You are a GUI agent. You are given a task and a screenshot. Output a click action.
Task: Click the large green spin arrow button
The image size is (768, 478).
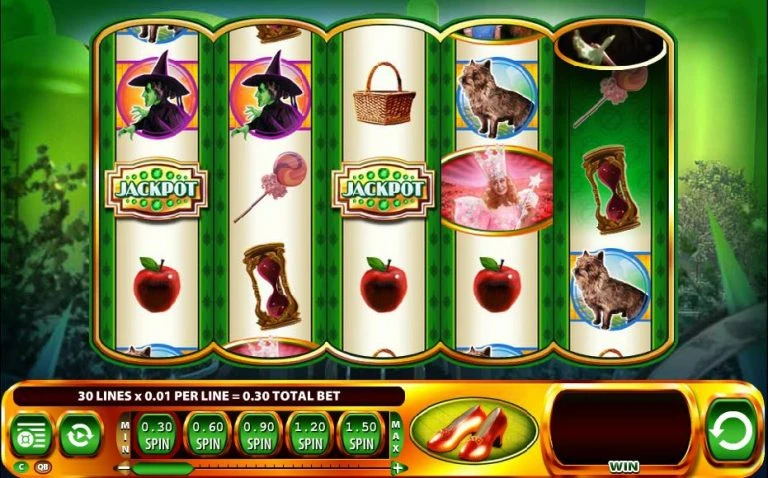tap(731, 431)
